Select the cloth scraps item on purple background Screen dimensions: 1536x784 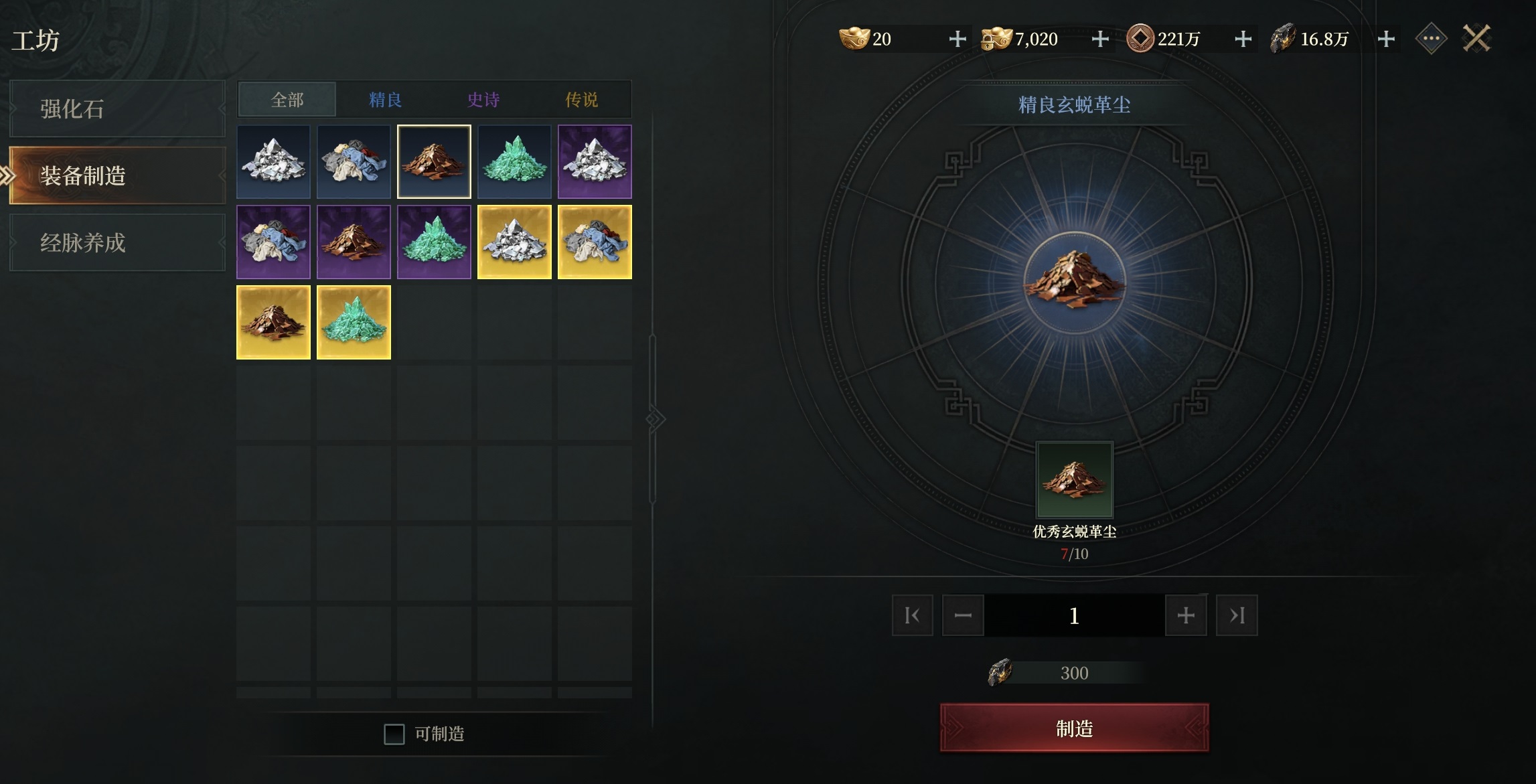click(x=273, y=242)
